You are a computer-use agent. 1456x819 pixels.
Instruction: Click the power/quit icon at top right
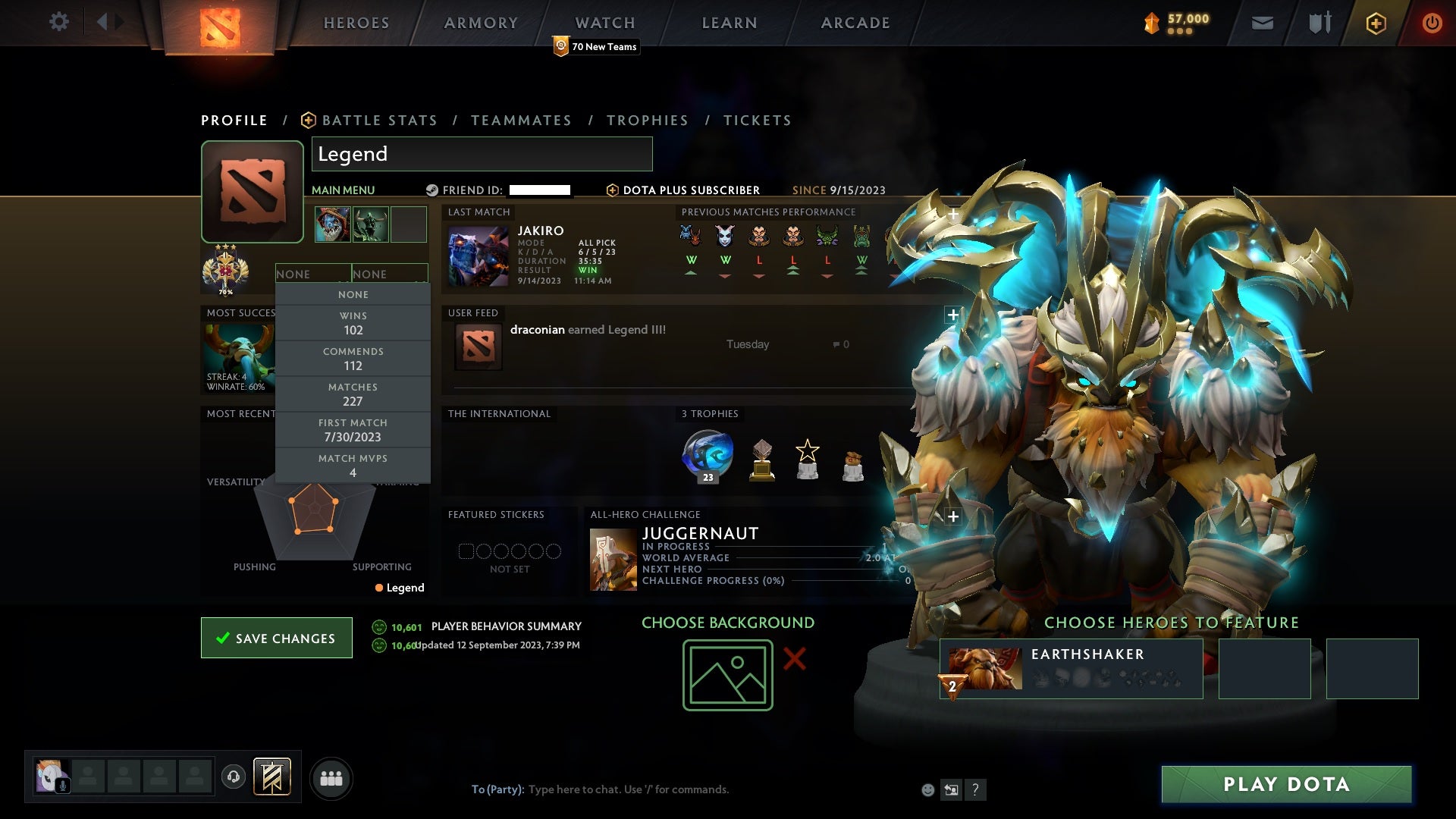click(x=1432, y=23)
